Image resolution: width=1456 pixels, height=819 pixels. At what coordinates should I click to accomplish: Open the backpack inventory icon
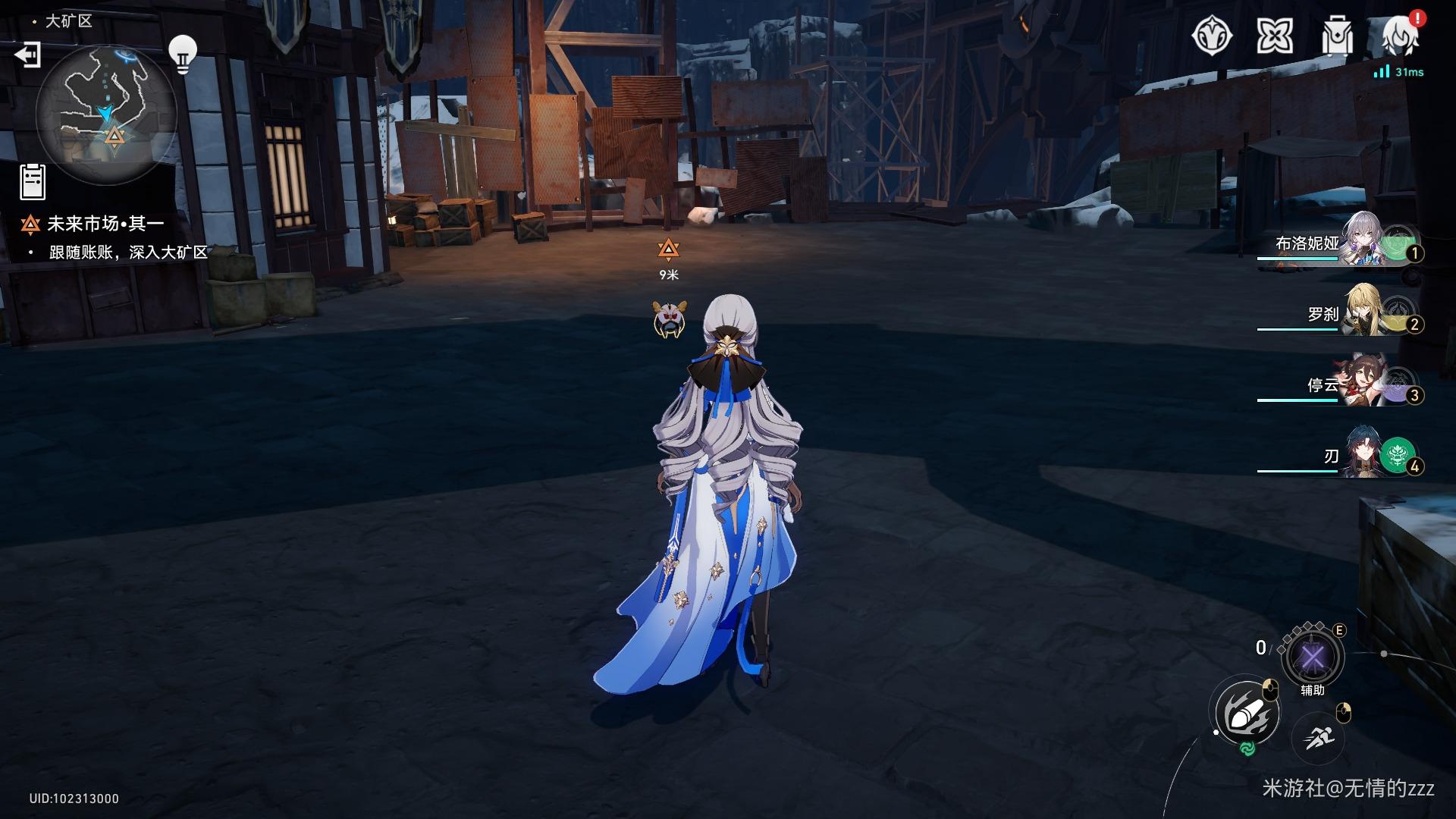(1337, 36)
